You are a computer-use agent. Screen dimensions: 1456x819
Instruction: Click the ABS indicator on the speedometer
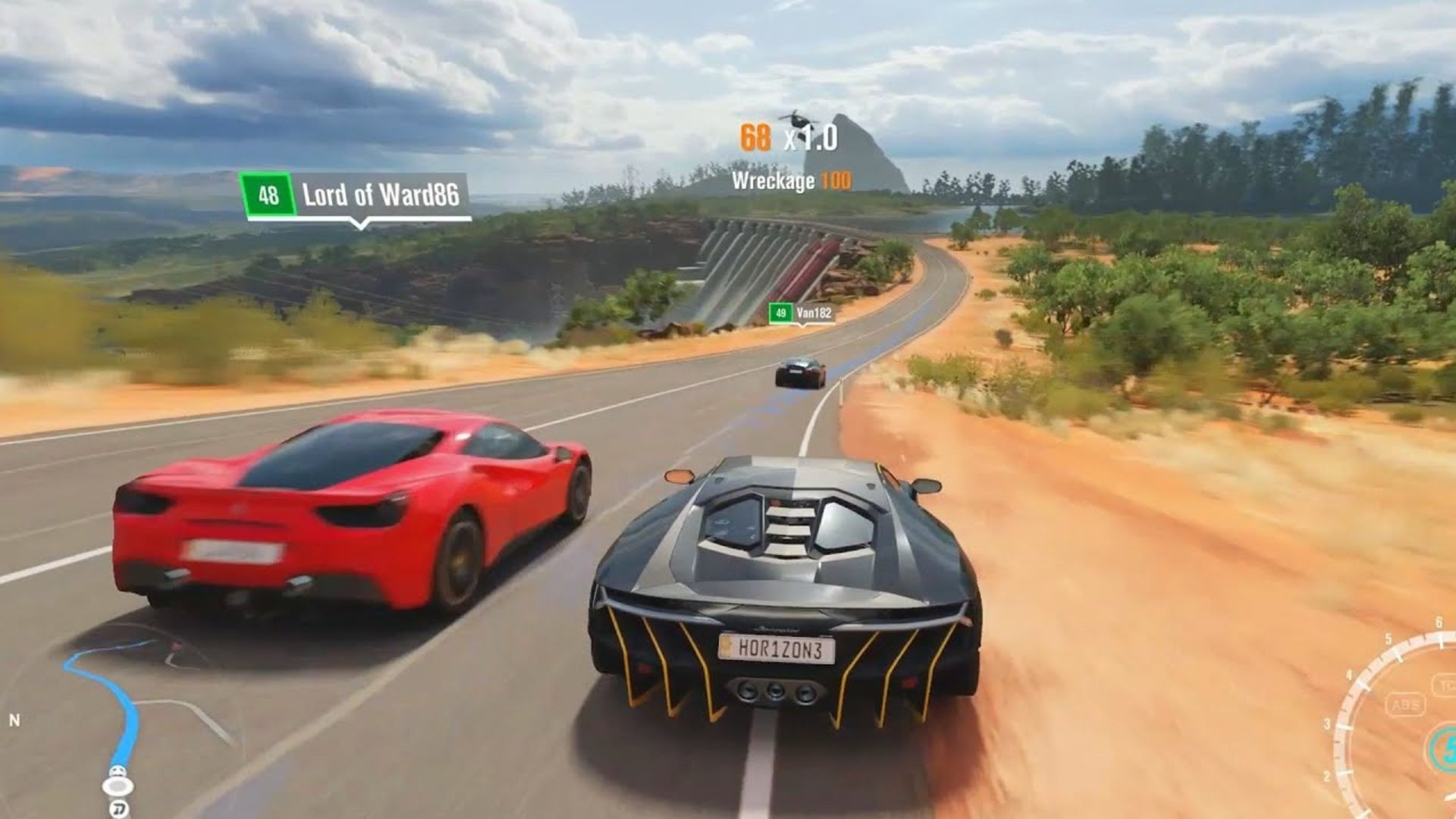(x=1405, y=705)
